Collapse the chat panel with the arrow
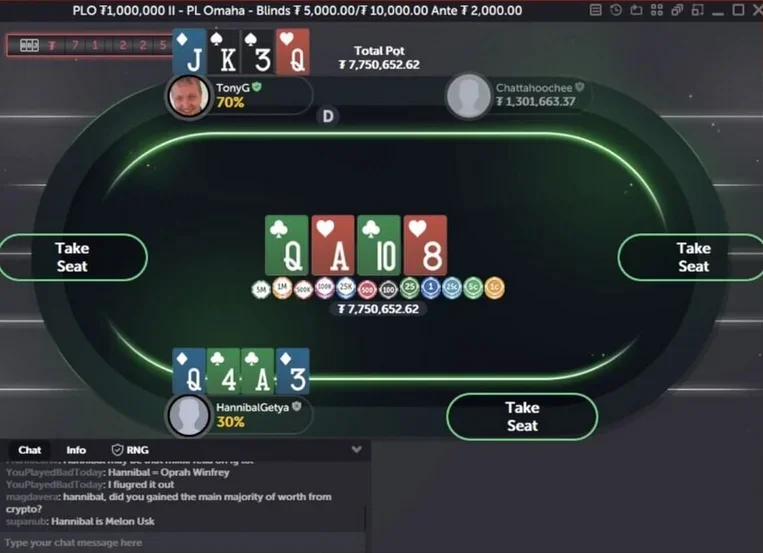This screenshot has height=553, width=763. pos(357,450)
